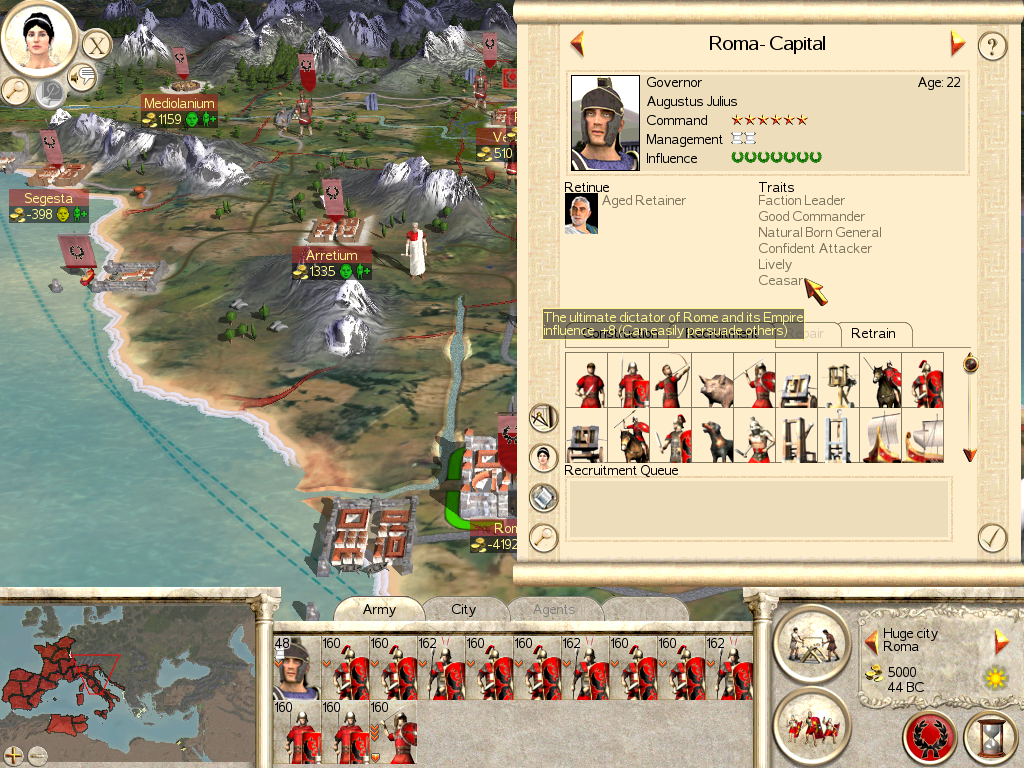Dismiss the advisor with the X button
This screenshot has height=768, width=1024.
[x=96, y=45]
